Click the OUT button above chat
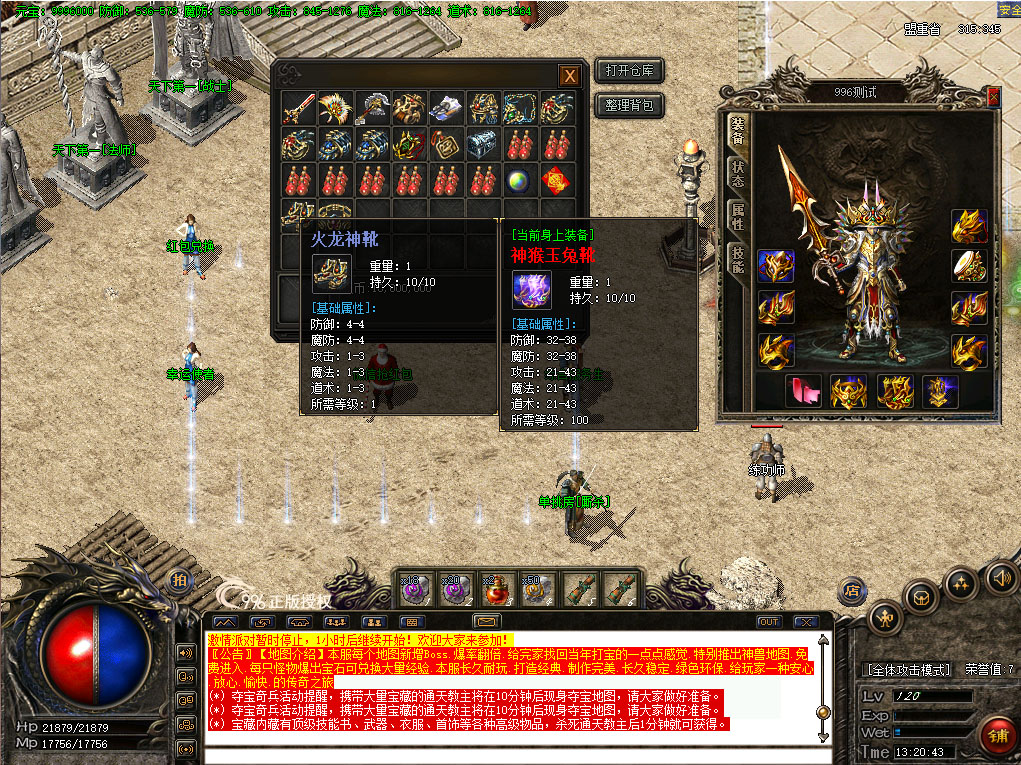This screenshot has width=1021, height=765. pos(768,622)
